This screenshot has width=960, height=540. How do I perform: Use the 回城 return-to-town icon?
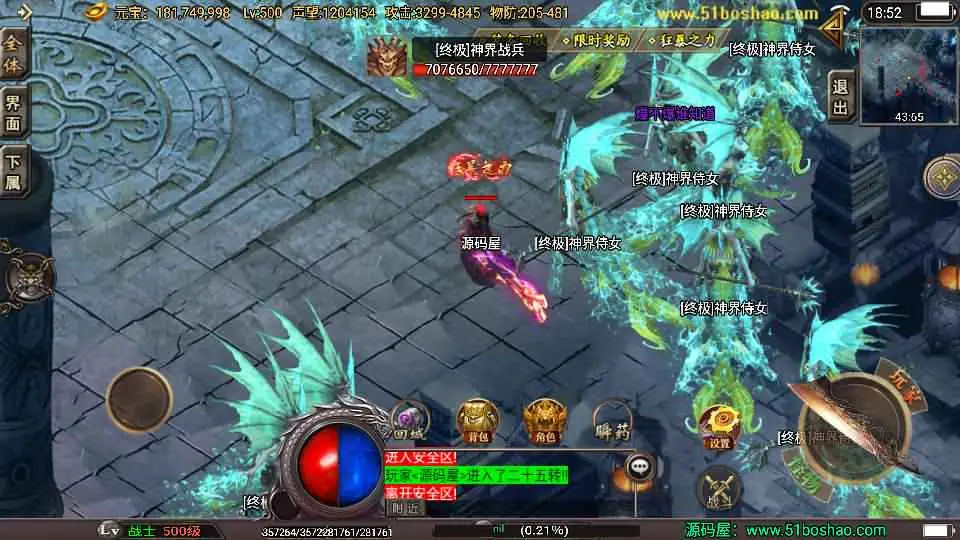(x=409, y=422)
